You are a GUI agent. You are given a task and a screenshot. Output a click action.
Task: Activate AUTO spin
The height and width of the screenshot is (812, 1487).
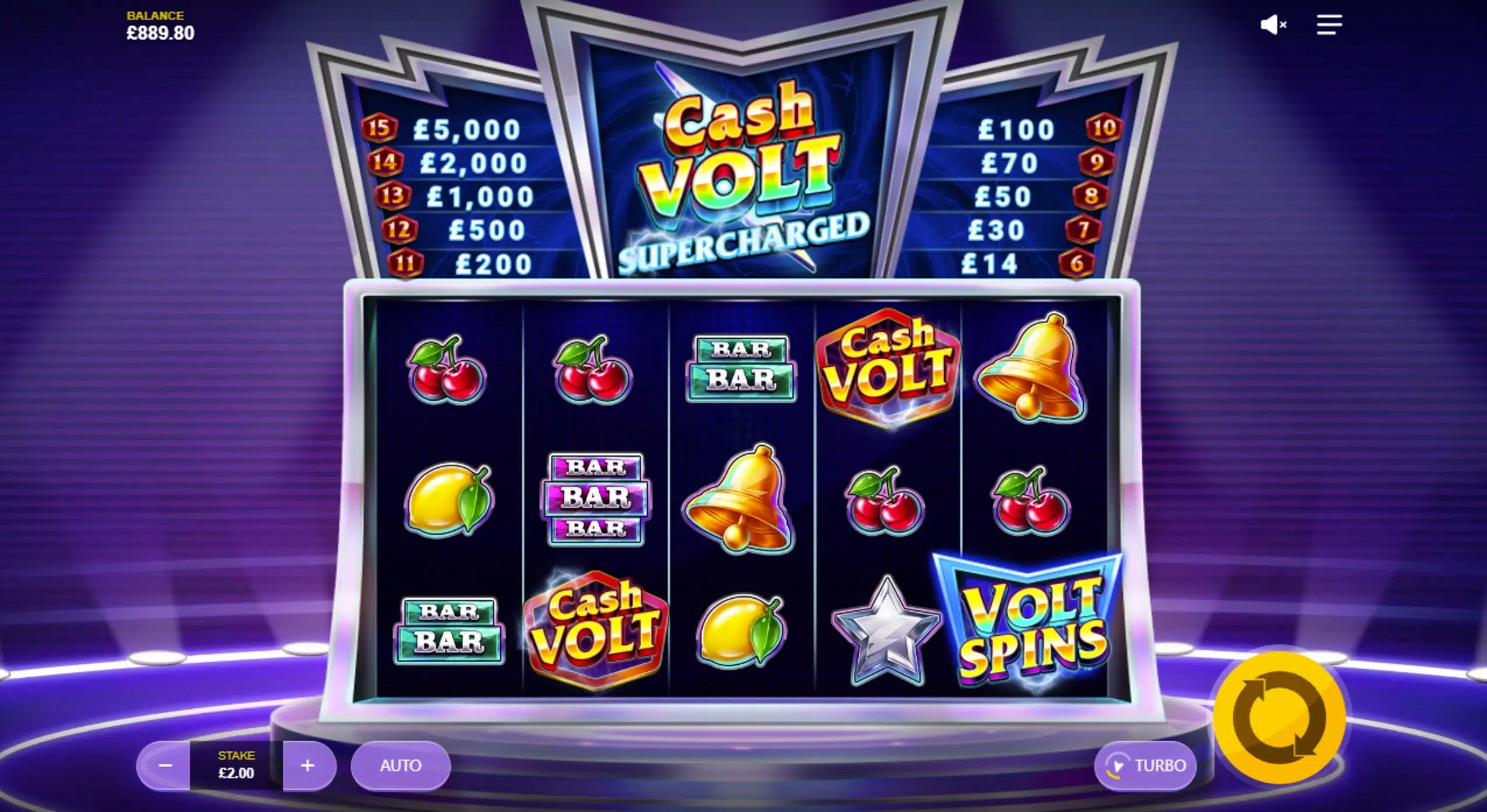400,765
